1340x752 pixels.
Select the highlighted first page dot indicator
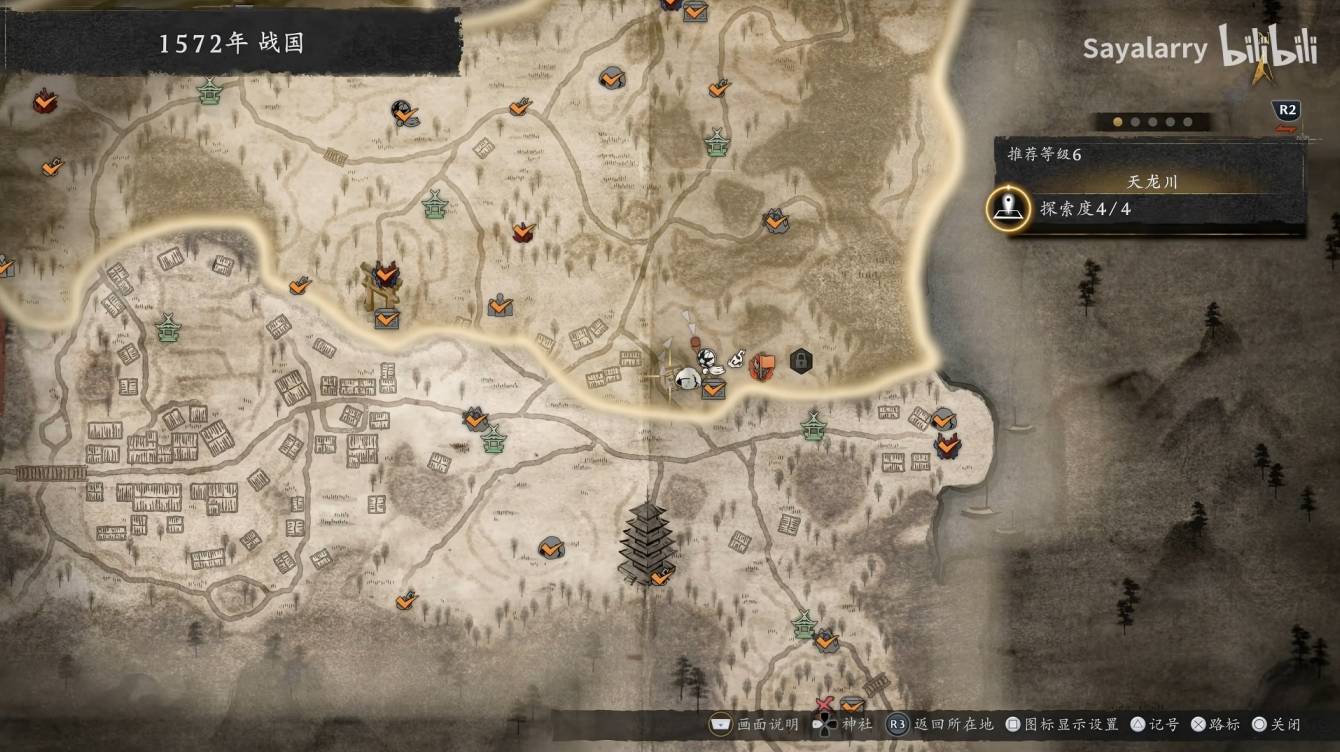[1119, 122]
